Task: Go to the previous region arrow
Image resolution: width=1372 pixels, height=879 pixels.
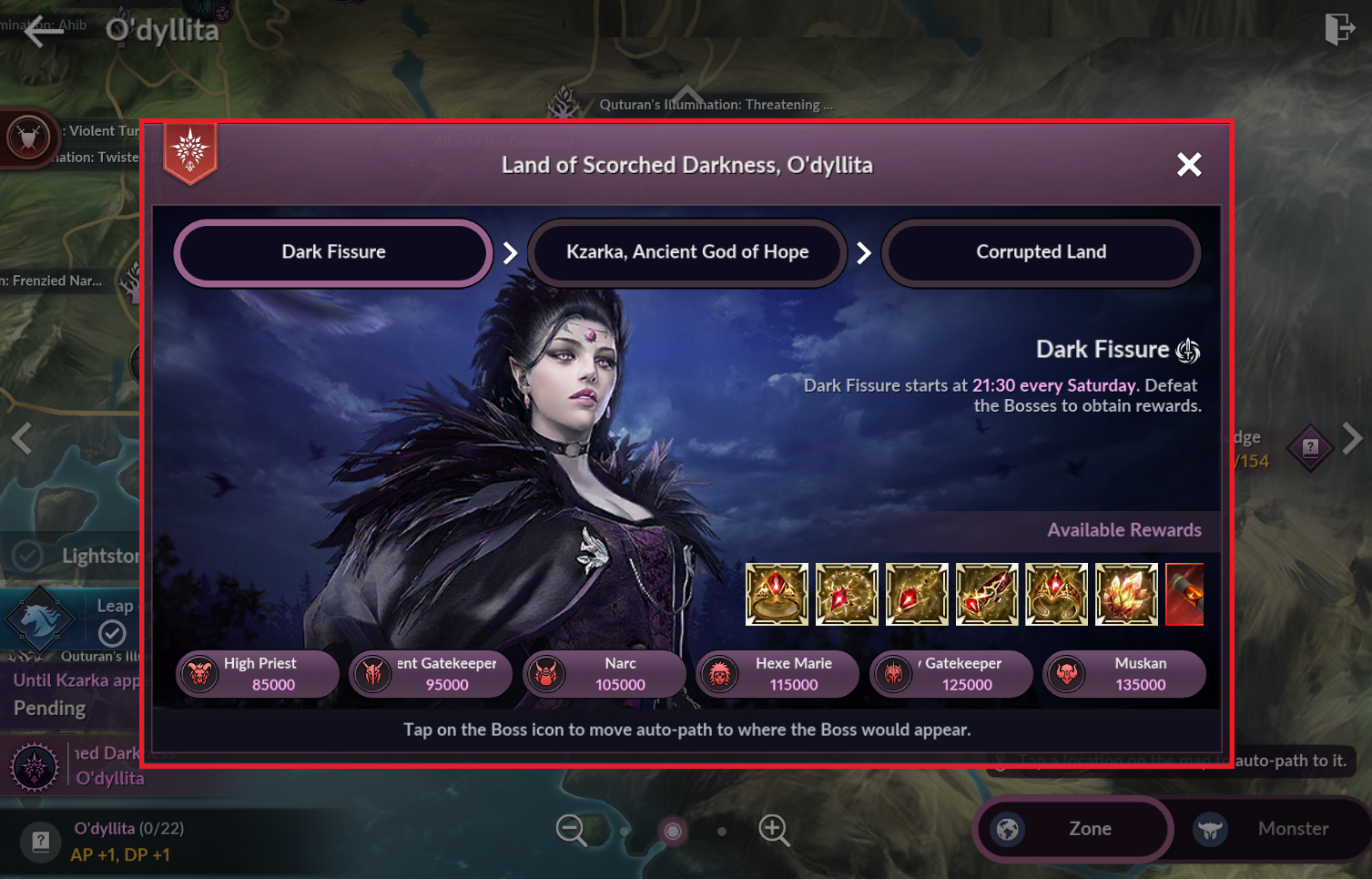Action: (22, 438)
